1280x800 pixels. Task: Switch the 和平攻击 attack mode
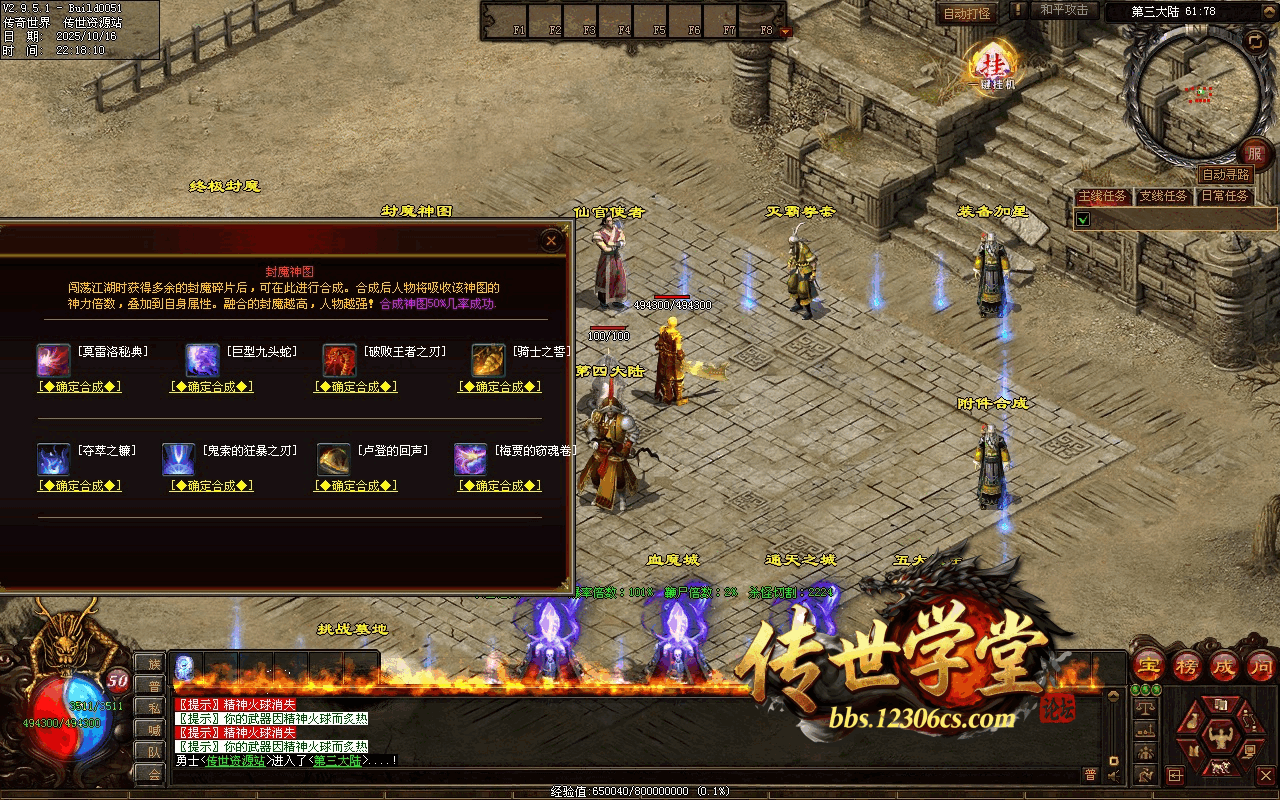1064,11
